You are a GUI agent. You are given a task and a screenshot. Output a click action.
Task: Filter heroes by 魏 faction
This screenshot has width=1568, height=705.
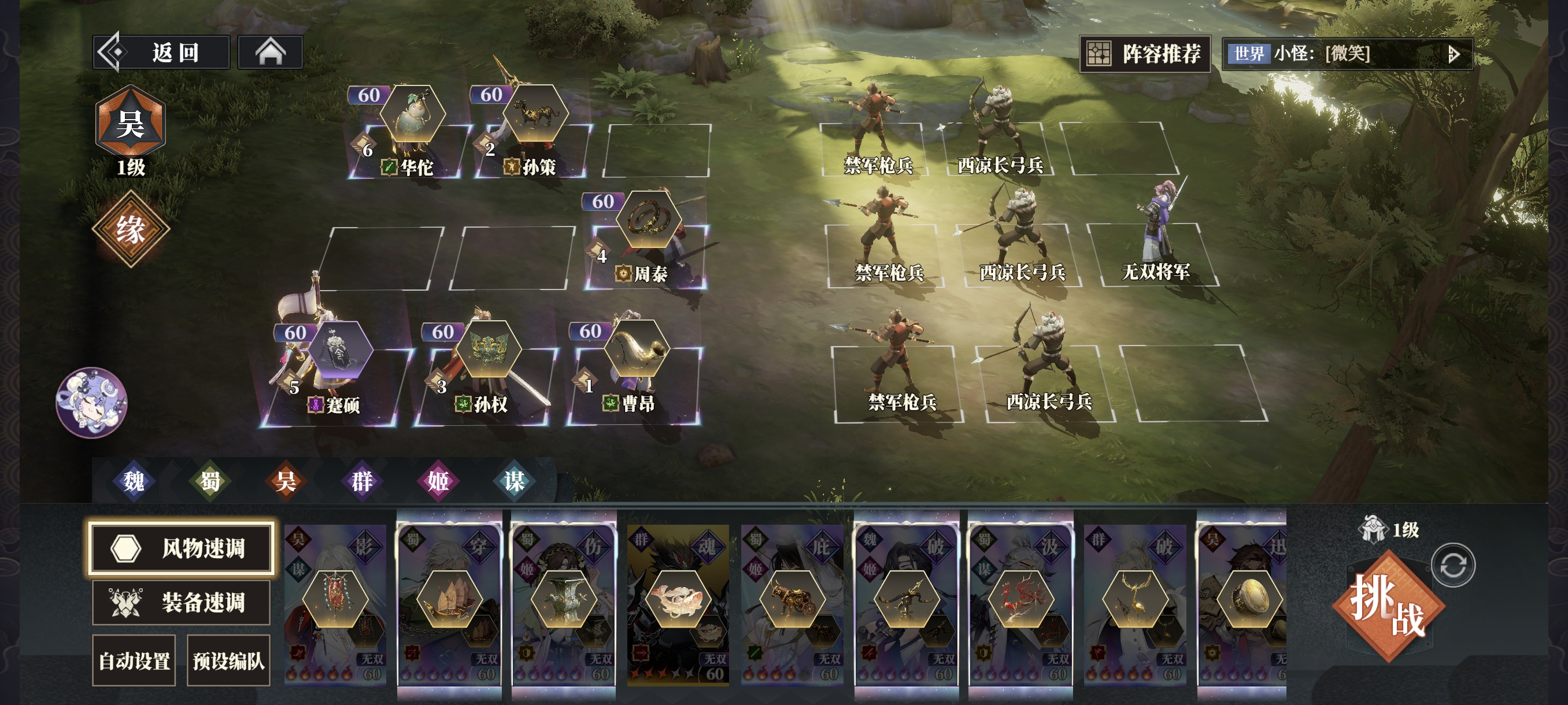tap(134, 481)
